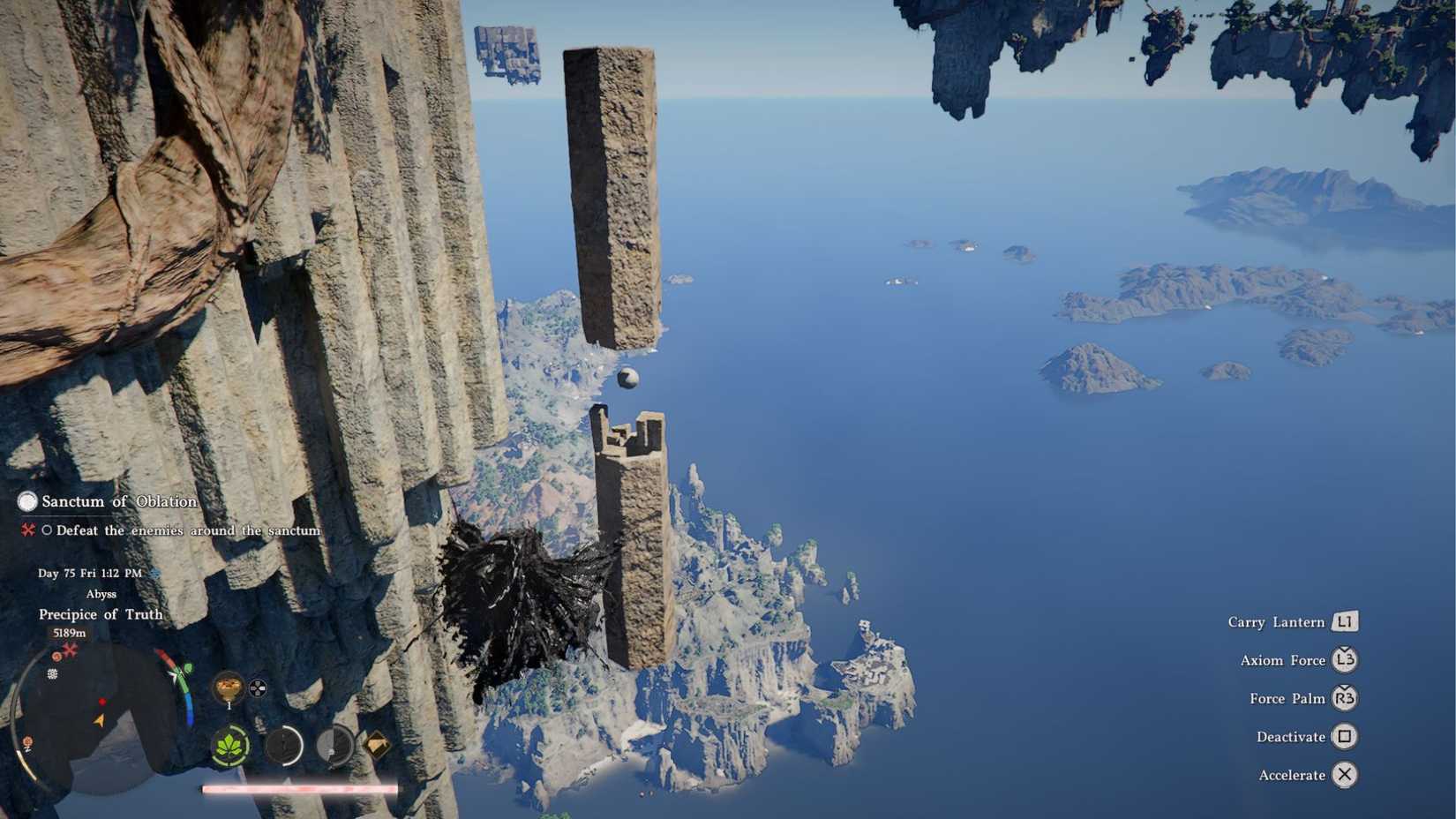Toggle the objective circle next to defeat enemies

pos(48,530)
